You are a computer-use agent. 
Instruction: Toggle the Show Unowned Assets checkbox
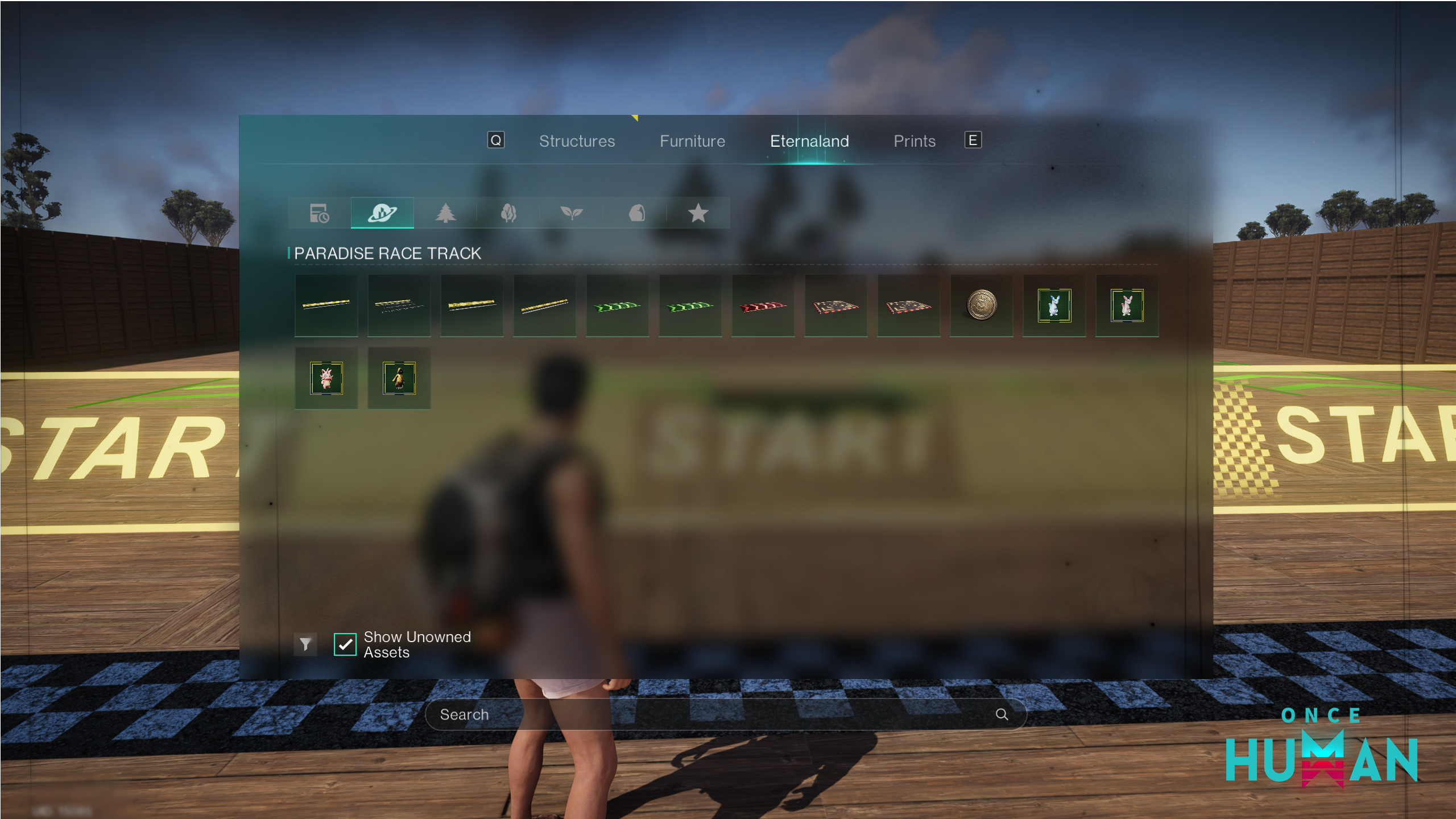[x=345, y=644]
